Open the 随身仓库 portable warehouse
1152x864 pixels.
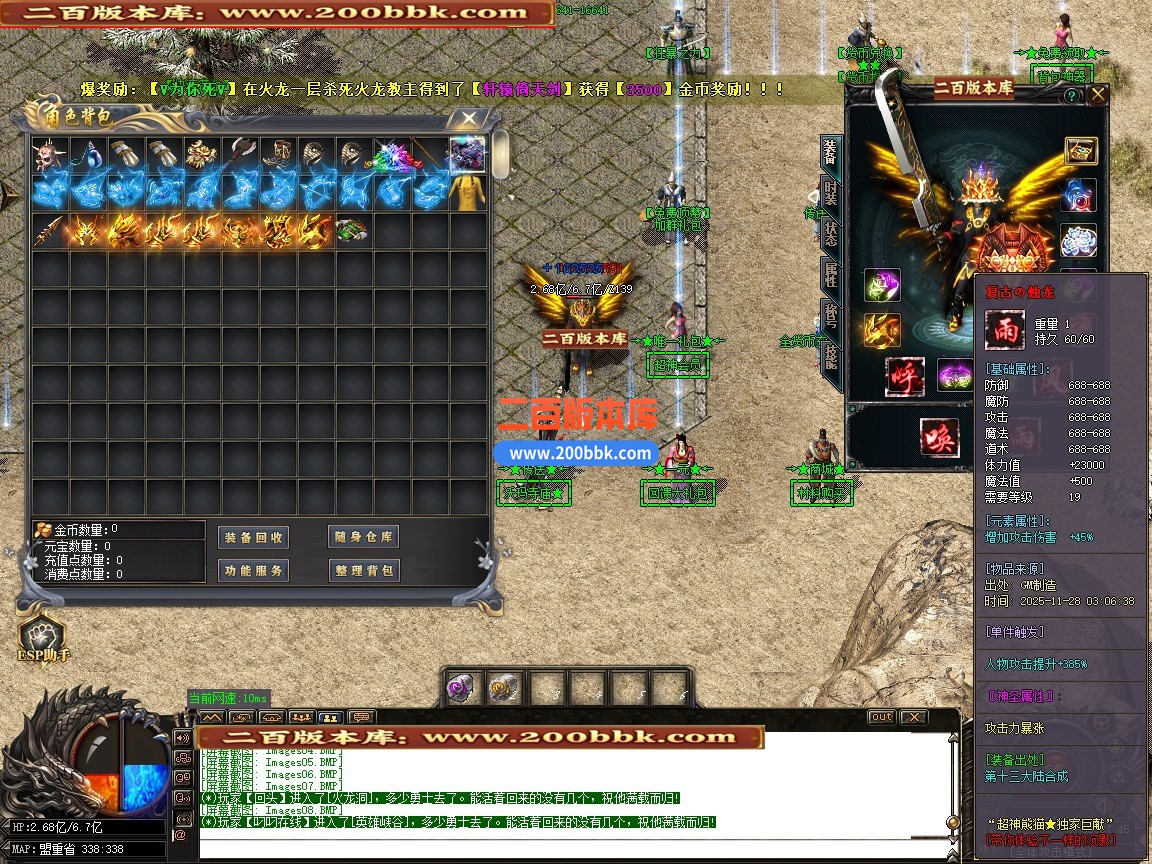point(363,537)
